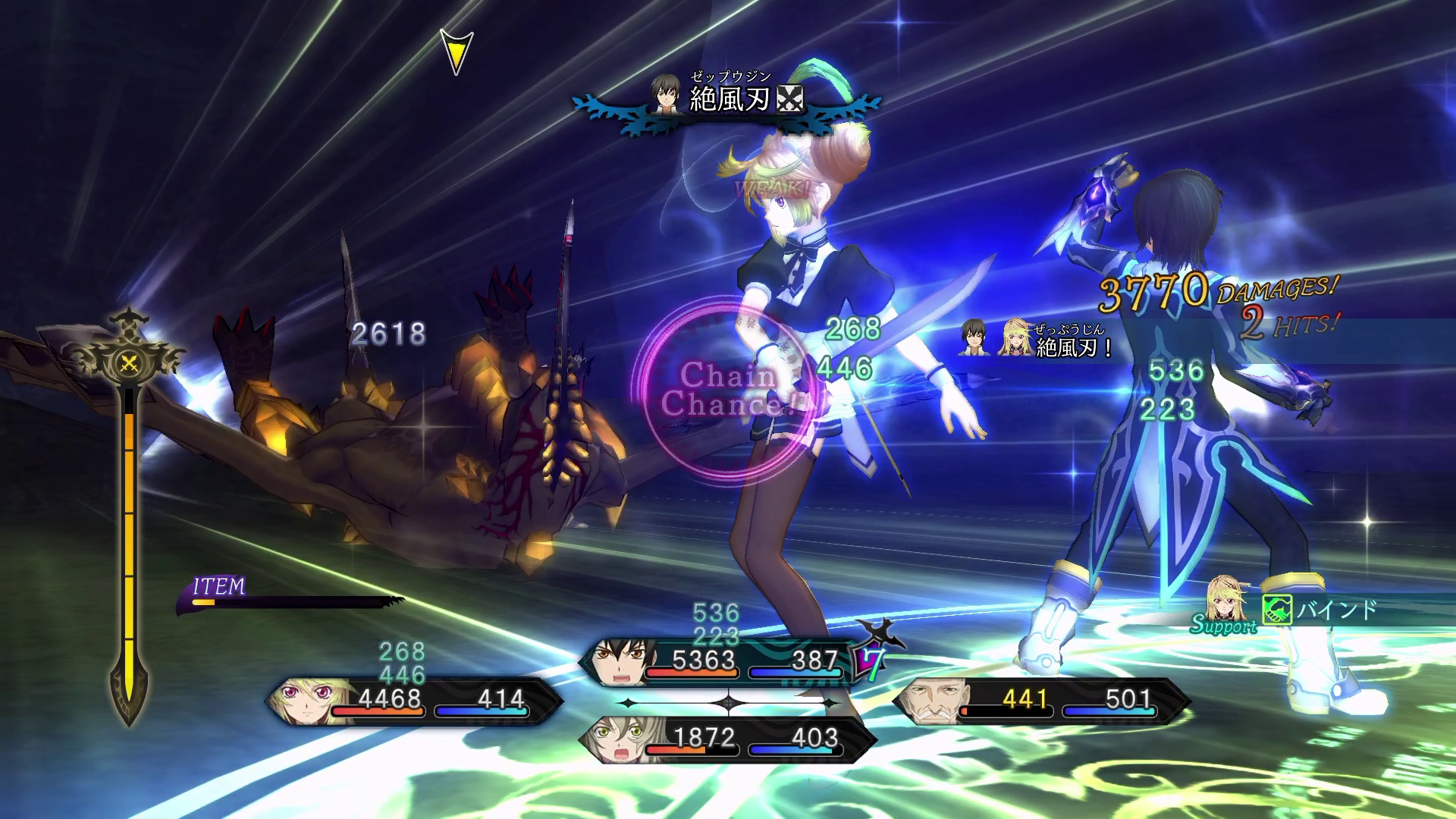Screen dimensions: 1456x819
Task: Select Milla's party status panel
Action: [x=413, y=701]
